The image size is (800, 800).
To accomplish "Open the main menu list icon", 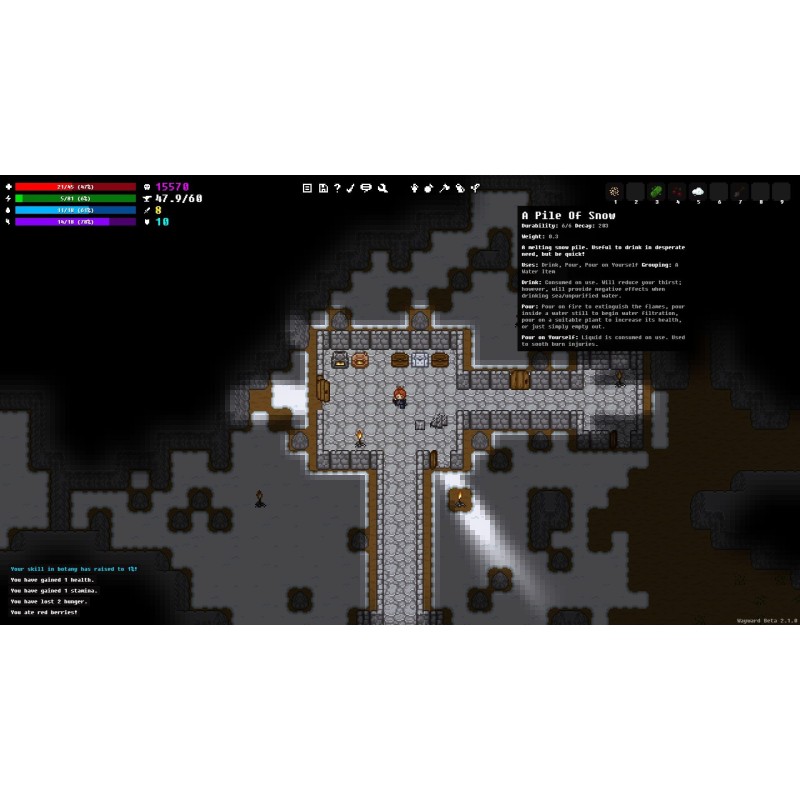I will (308, 187).
